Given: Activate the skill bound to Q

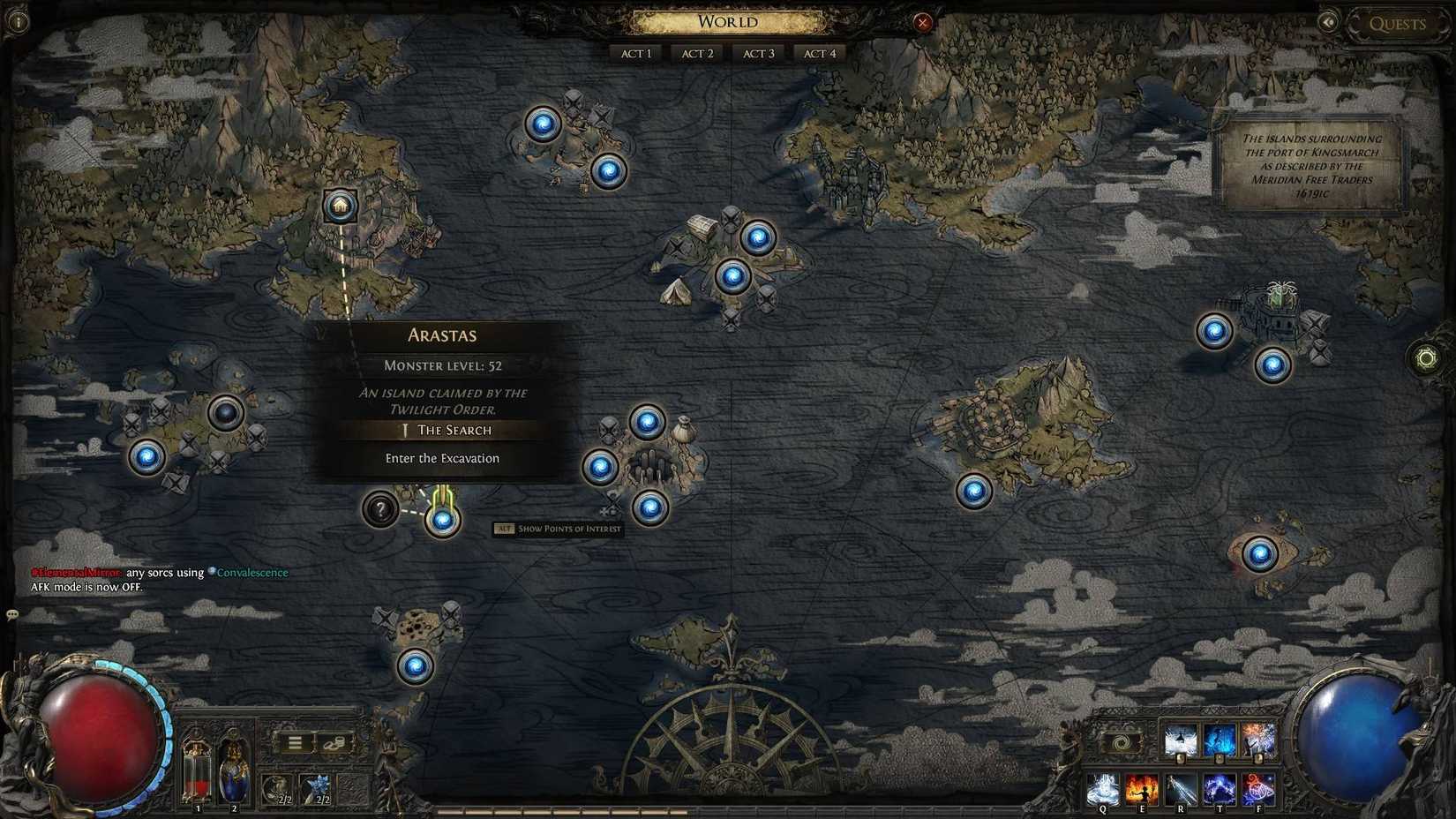Looking at the screenshot, I should coord(1103,789).
